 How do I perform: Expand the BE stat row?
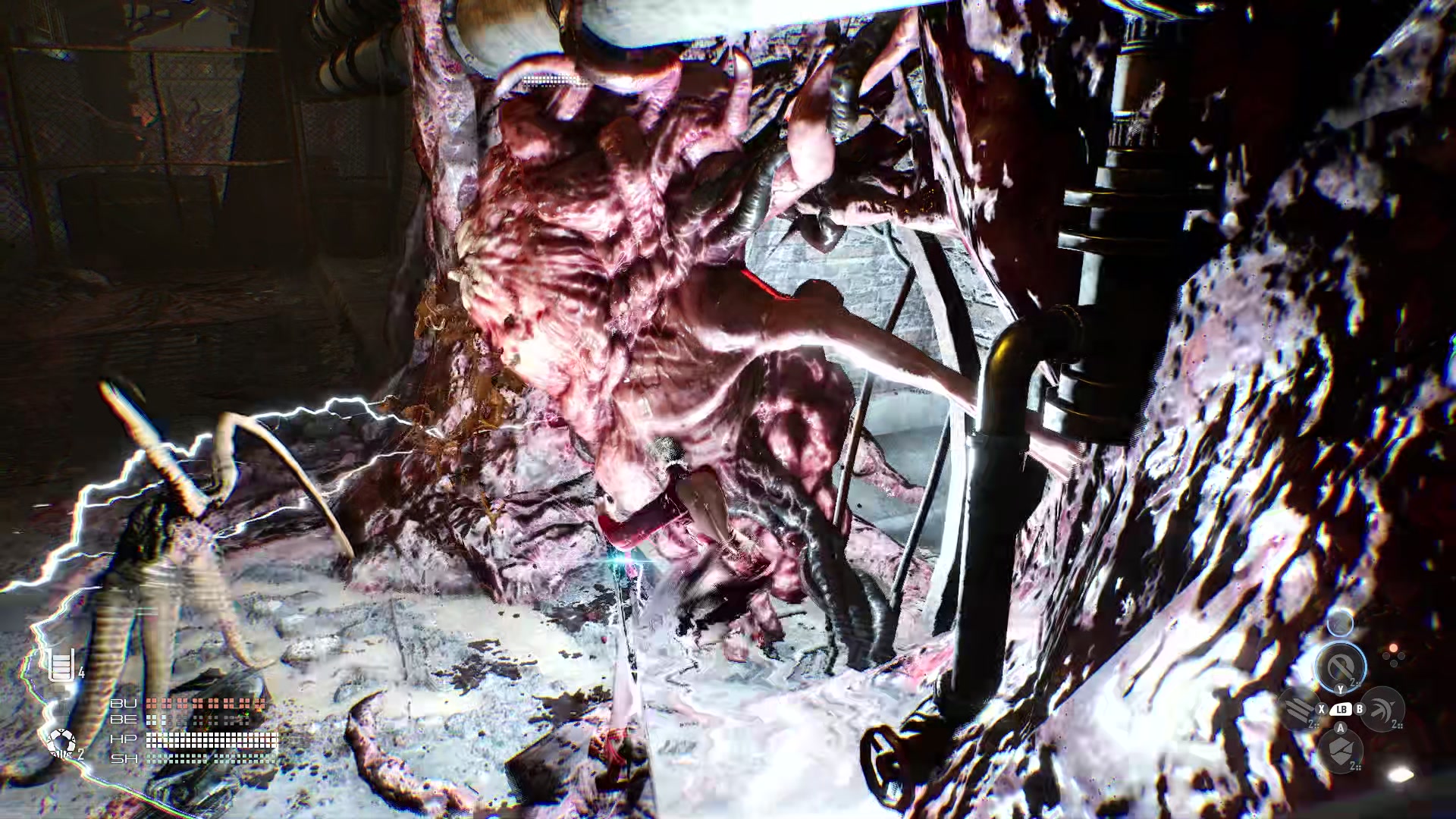[124, 720]
